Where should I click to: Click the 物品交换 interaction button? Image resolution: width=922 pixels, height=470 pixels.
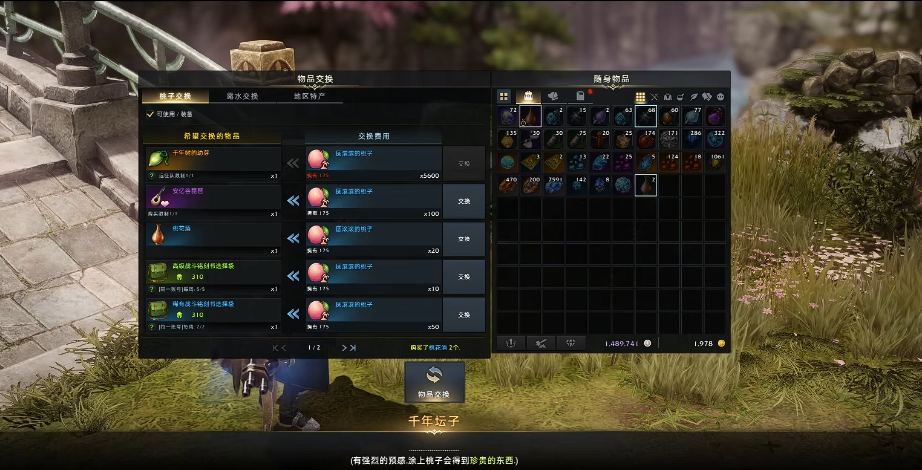(435, 381)
